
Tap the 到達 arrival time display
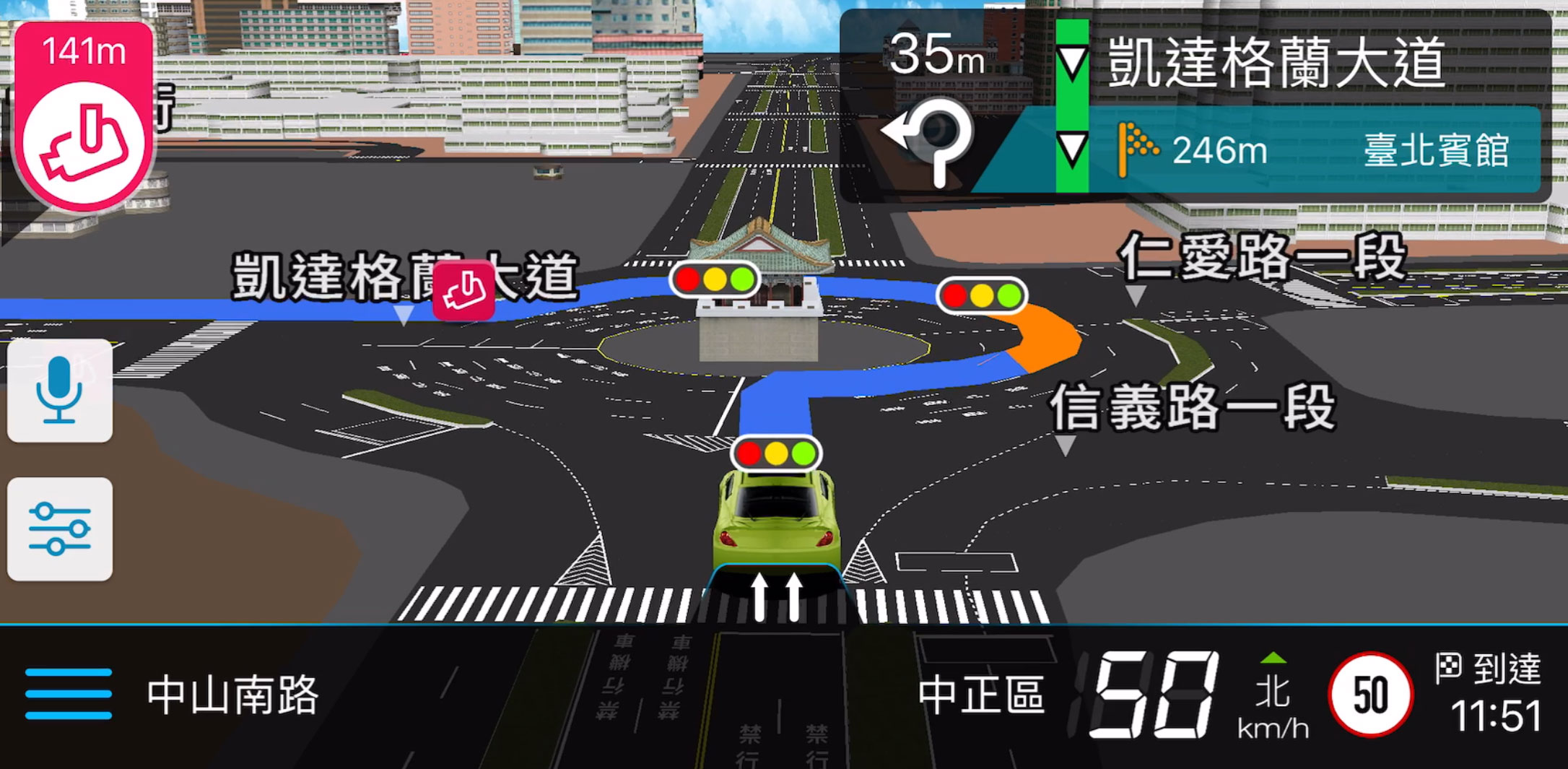1491,695
